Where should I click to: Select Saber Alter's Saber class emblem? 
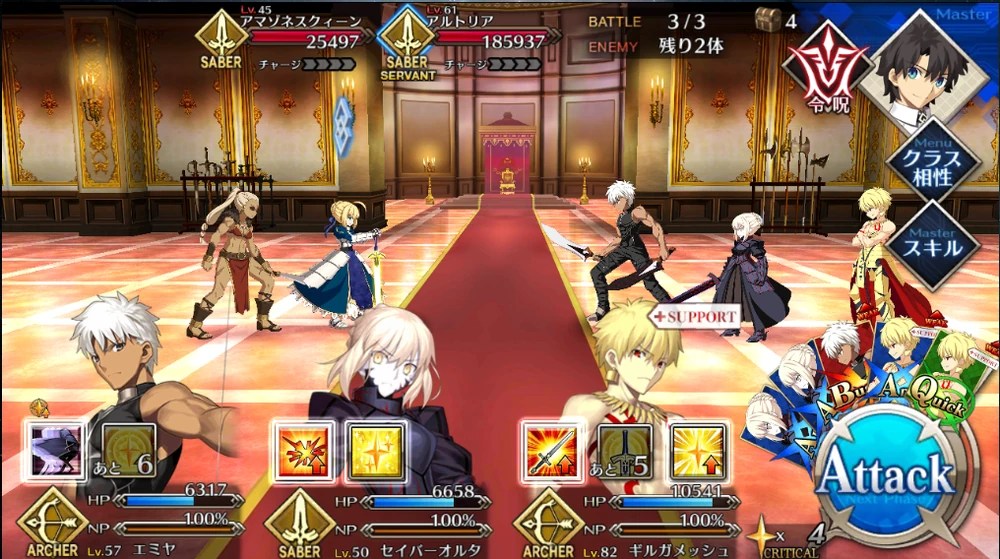click(298, 519)
